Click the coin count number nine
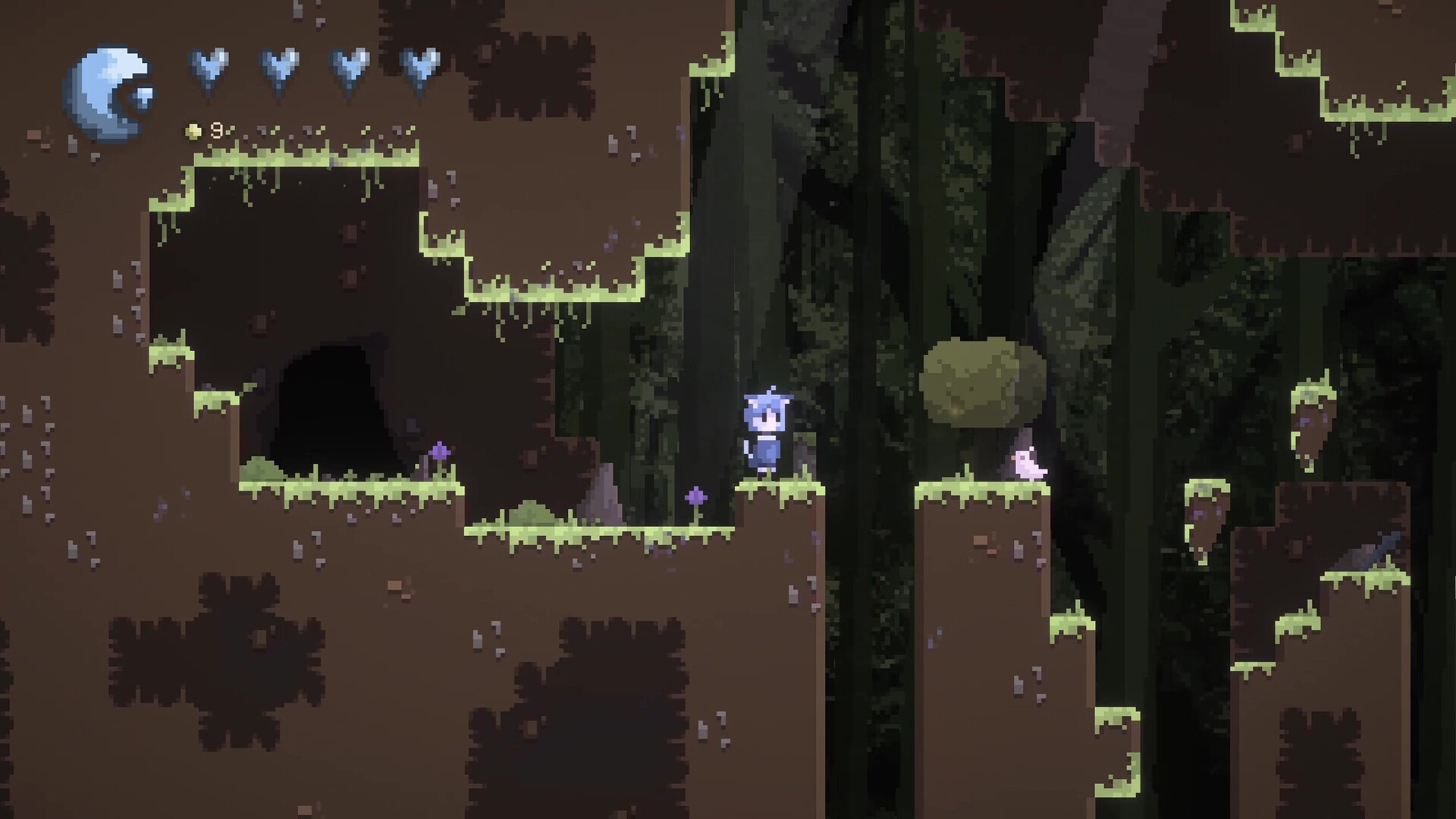 [x=216, y=130]
